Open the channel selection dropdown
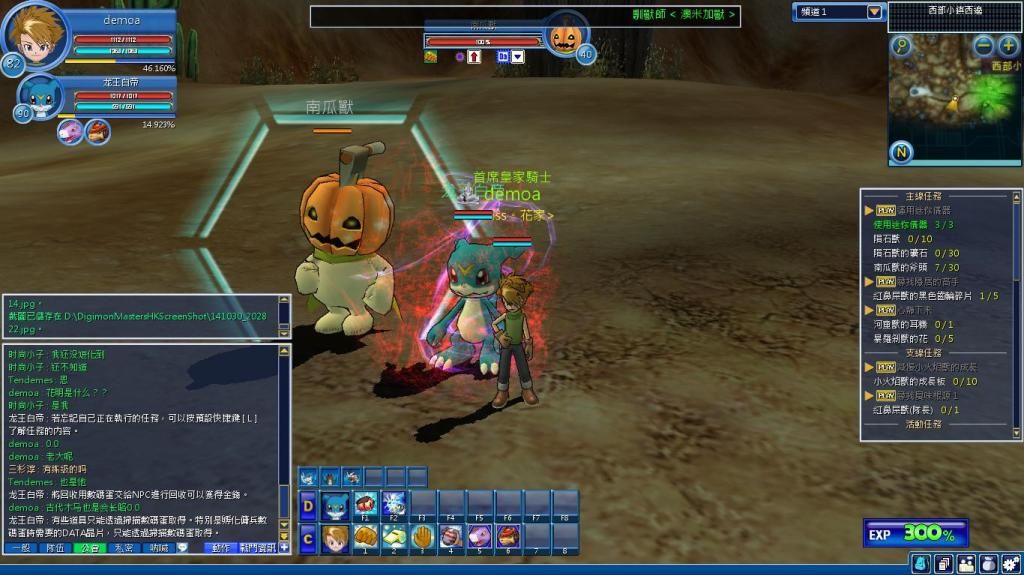The image size is (1024, 575). [875, 12]
